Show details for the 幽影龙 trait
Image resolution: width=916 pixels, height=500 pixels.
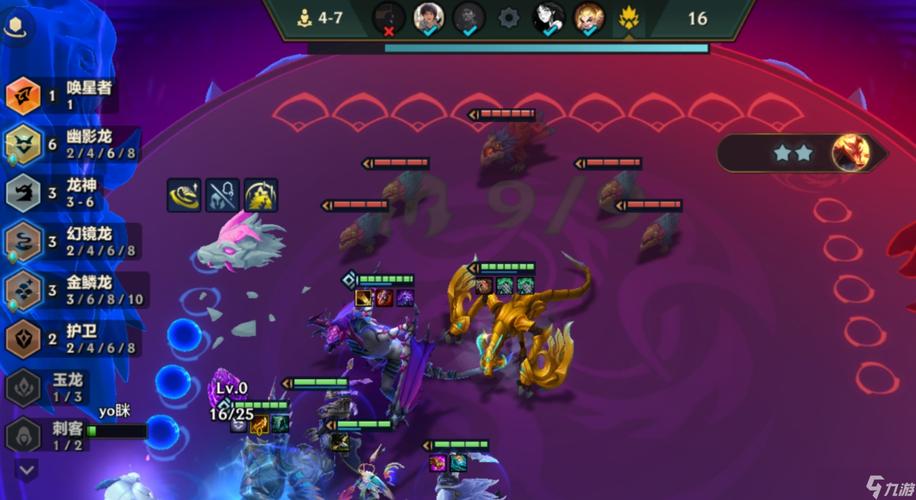(70, 143)
